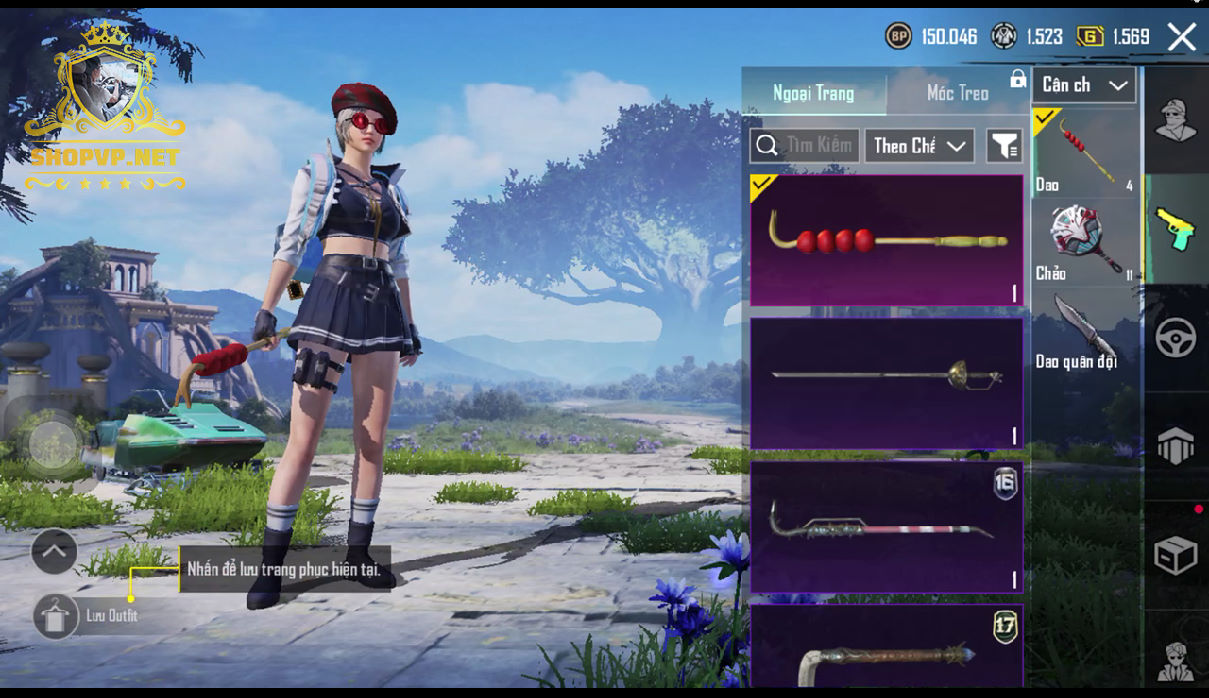Switch to the Móc Treo tab
1209x698 pixels.
click(x=957, y=93)
